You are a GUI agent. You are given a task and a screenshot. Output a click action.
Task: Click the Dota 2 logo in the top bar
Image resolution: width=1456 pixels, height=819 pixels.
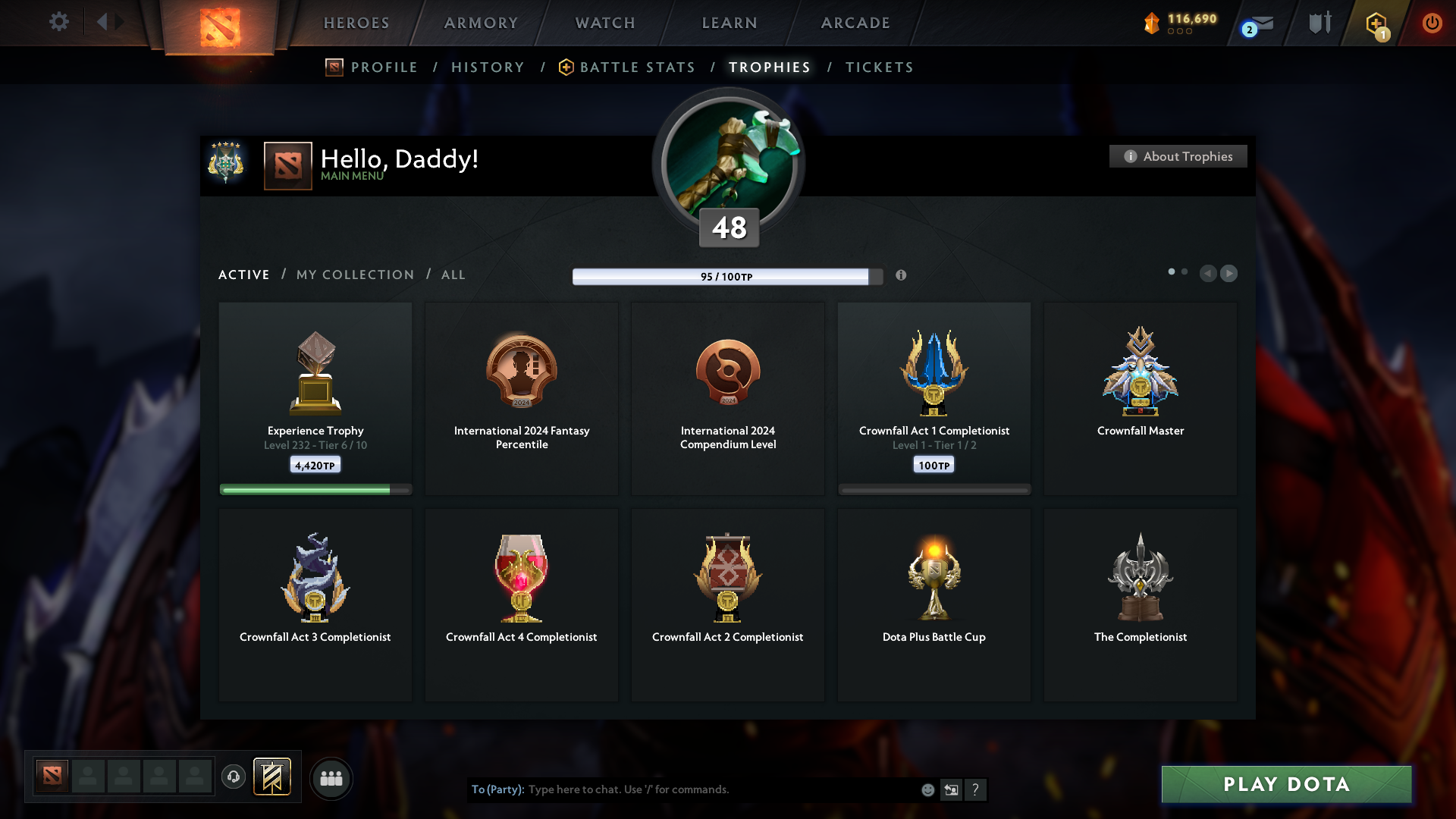[218, 23]
